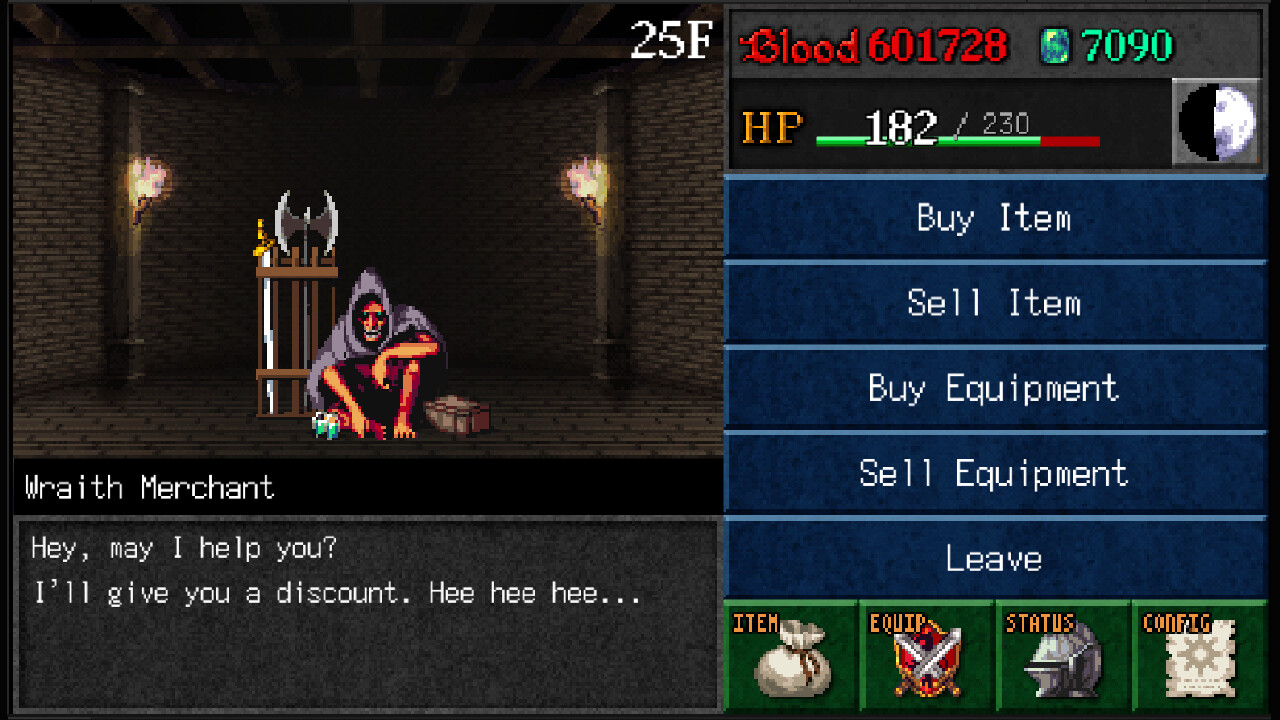Click the Blood counter emblem
The image size is (1280, 720).
tap(752, 43)
